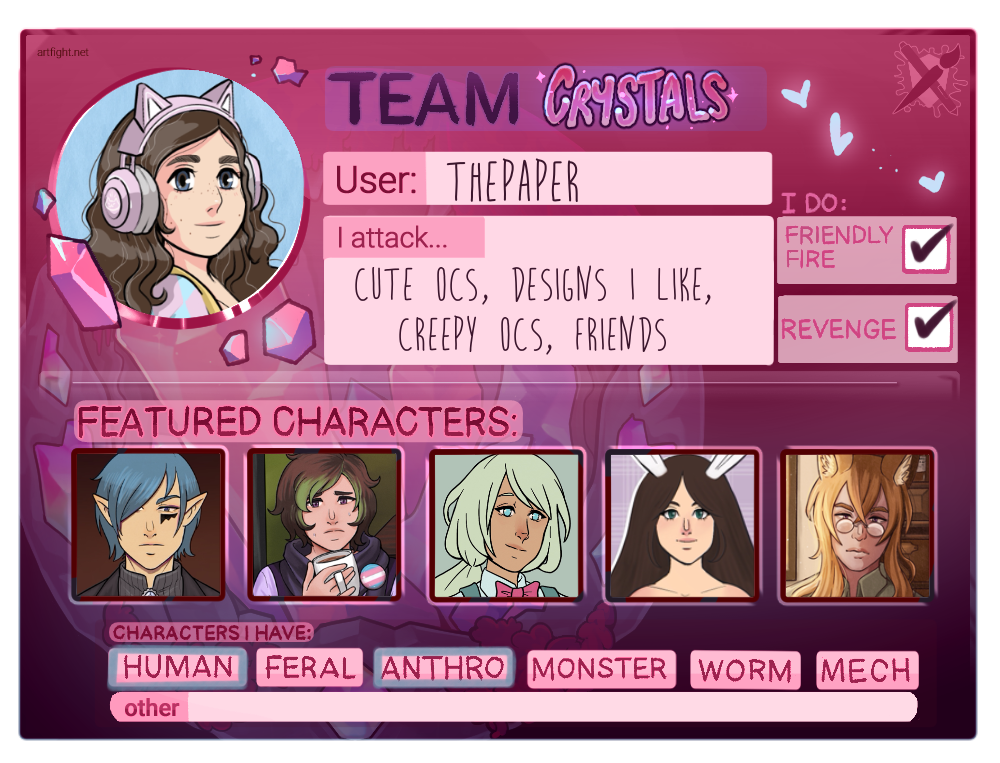
Task: Select the ANTHRO character type tag
Action: coord(443,668)
